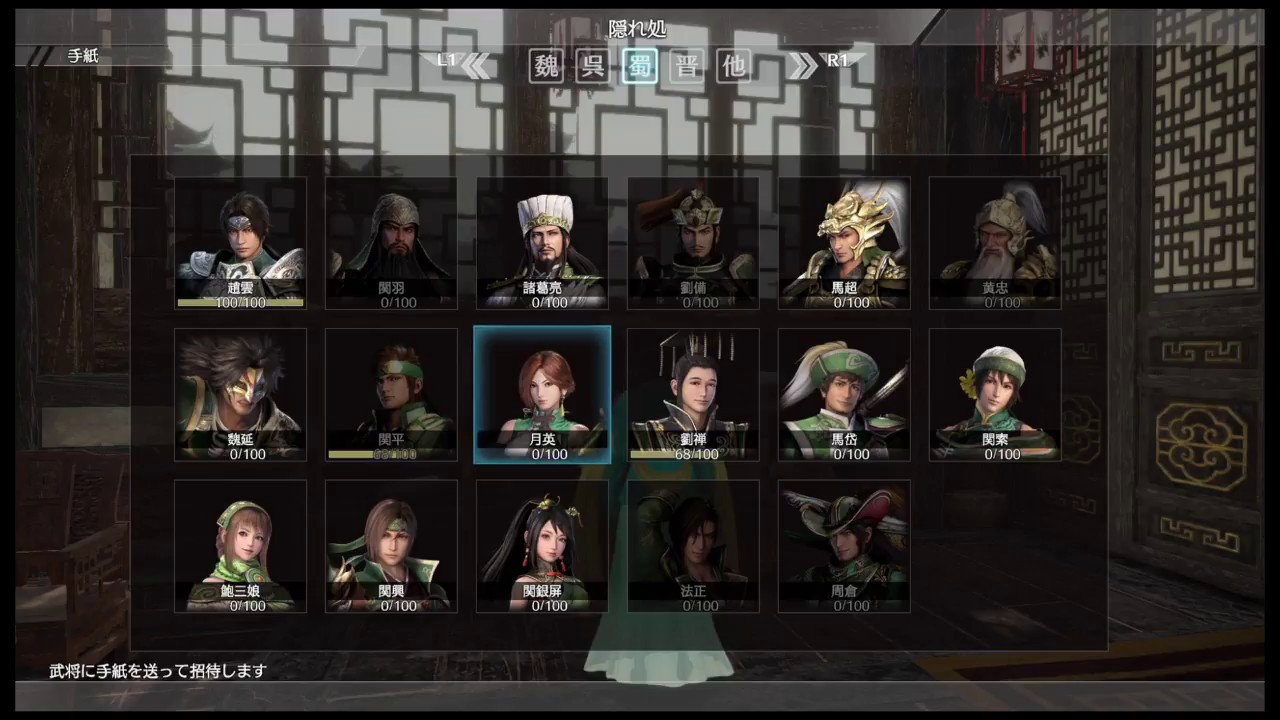The height and width of the screenshot is (720, 1280).
Task: Select Zhuge Liang (諸葛亮) portrait
Action: 542,240
